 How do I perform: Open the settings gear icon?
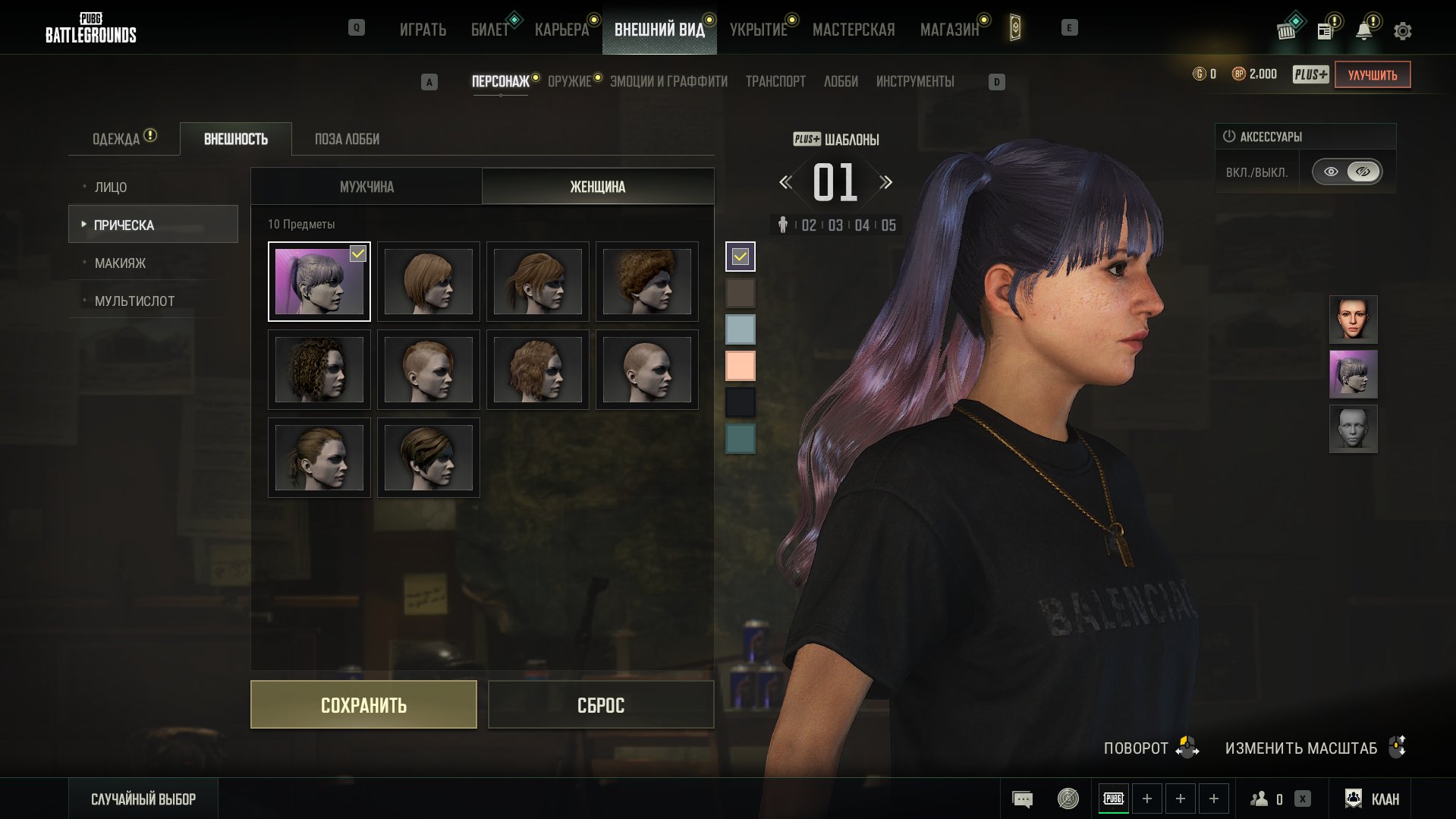(1402, 31)
